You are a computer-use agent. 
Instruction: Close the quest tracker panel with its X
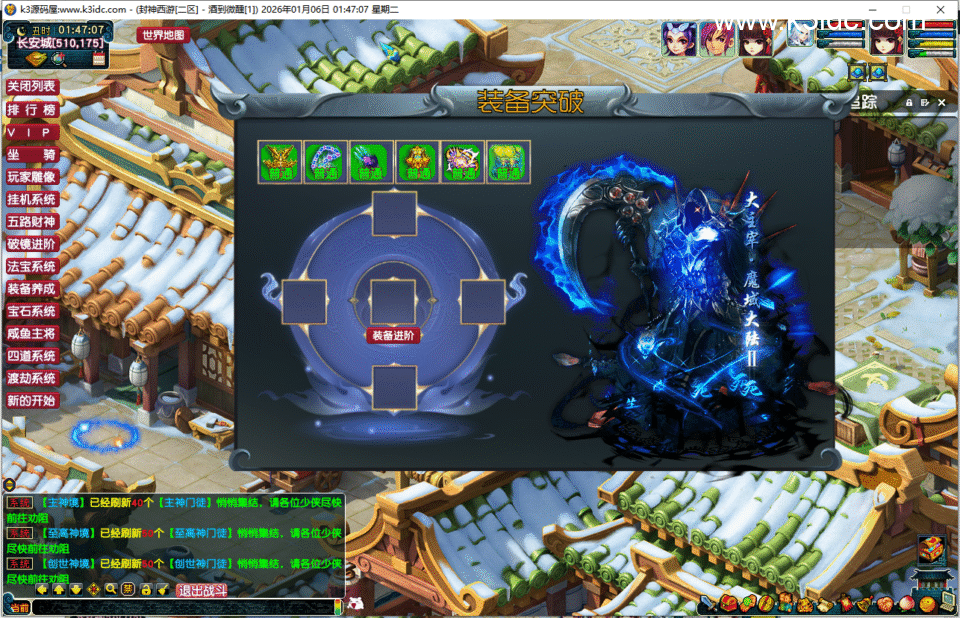pos(941,102)
